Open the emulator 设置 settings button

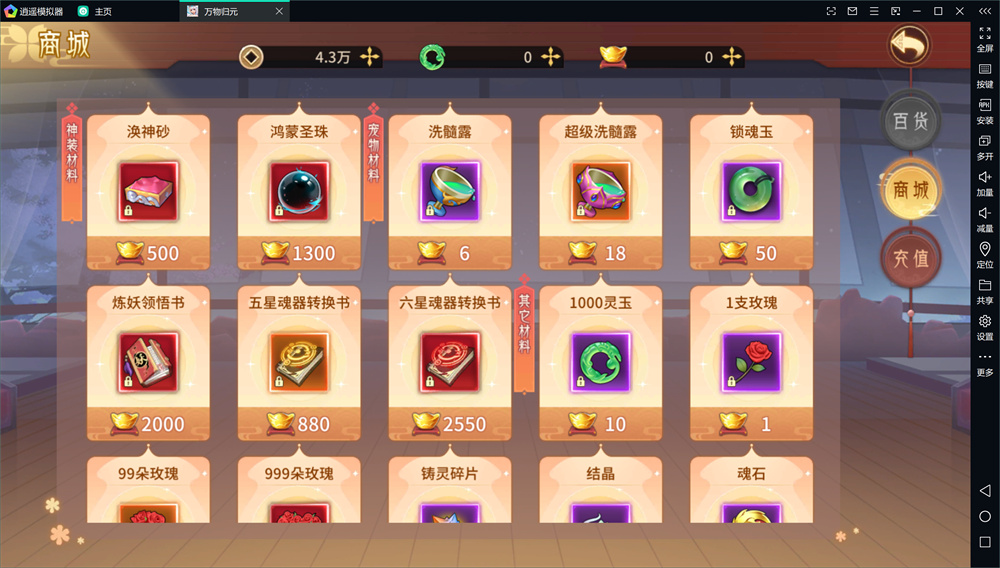[x=985, y=327]
